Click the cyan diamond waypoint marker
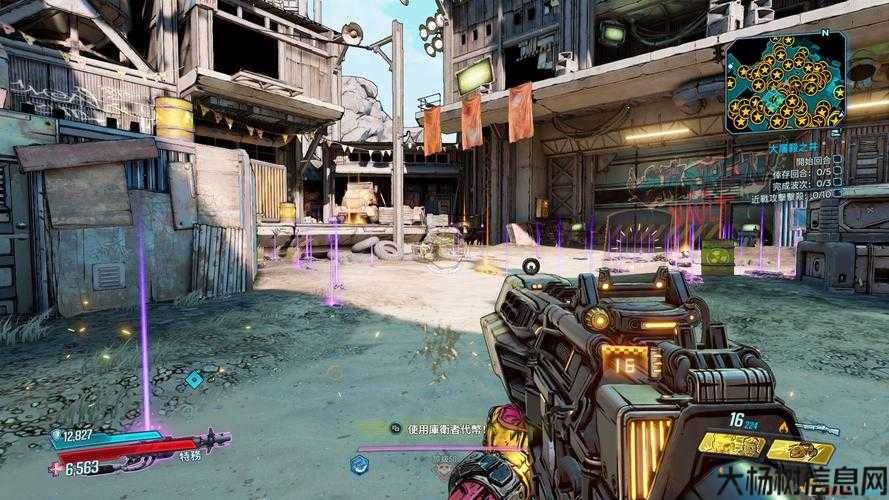 tap(194, 379)
